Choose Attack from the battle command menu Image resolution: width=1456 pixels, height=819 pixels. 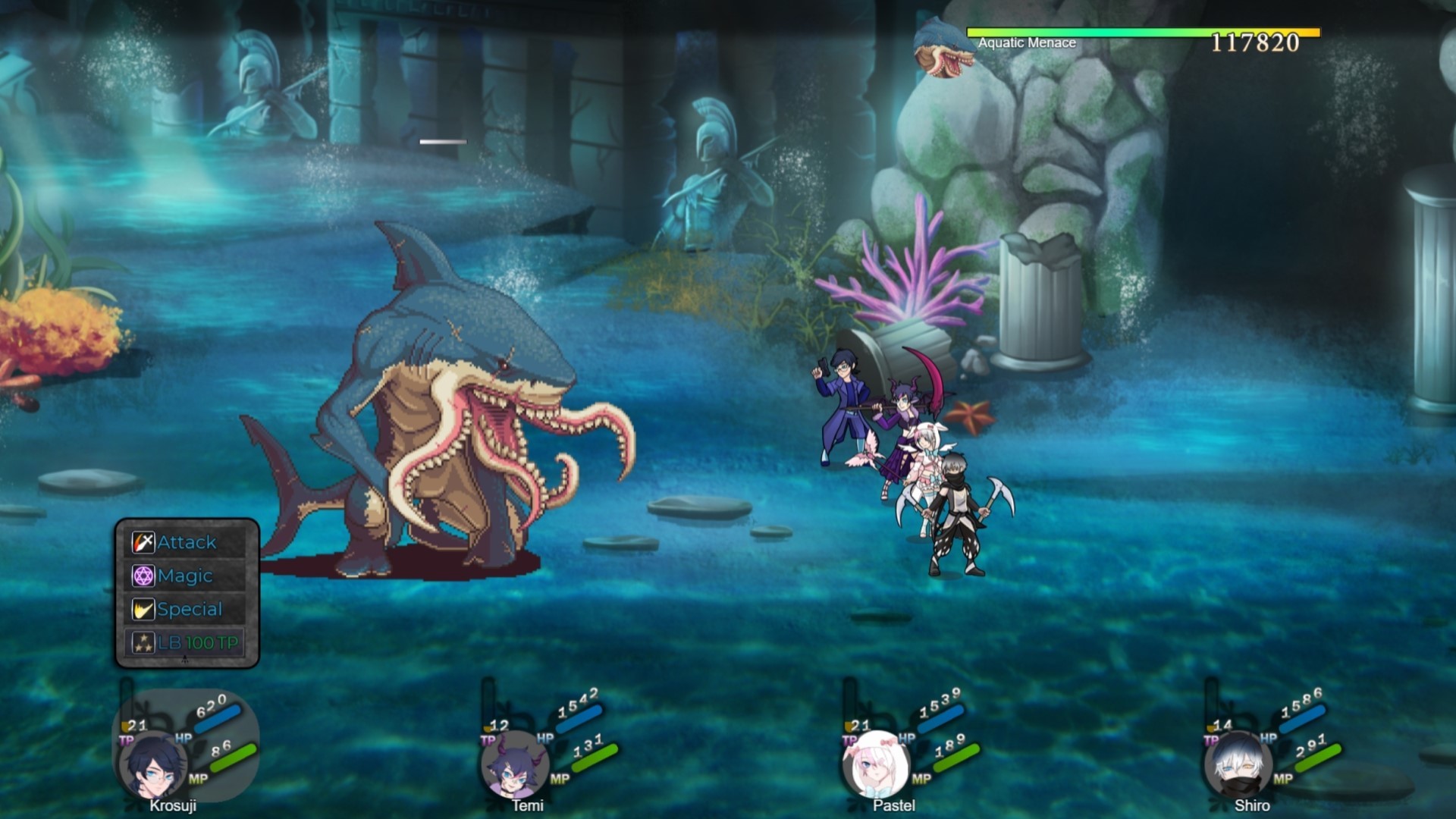click(x=186, y=542)
